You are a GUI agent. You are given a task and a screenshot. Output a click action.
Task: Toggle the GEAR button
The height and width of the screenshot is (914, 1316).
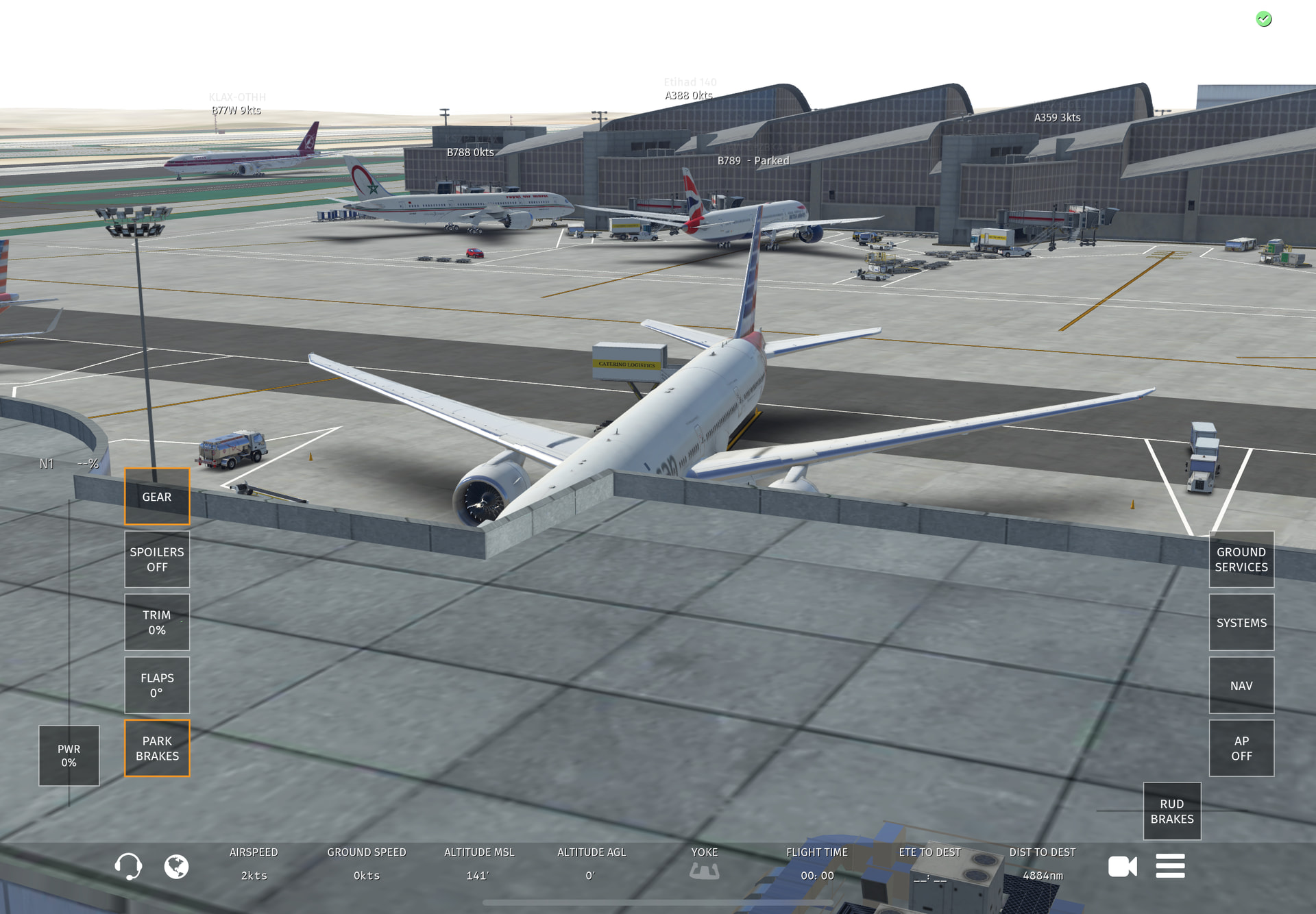(157, 497)
